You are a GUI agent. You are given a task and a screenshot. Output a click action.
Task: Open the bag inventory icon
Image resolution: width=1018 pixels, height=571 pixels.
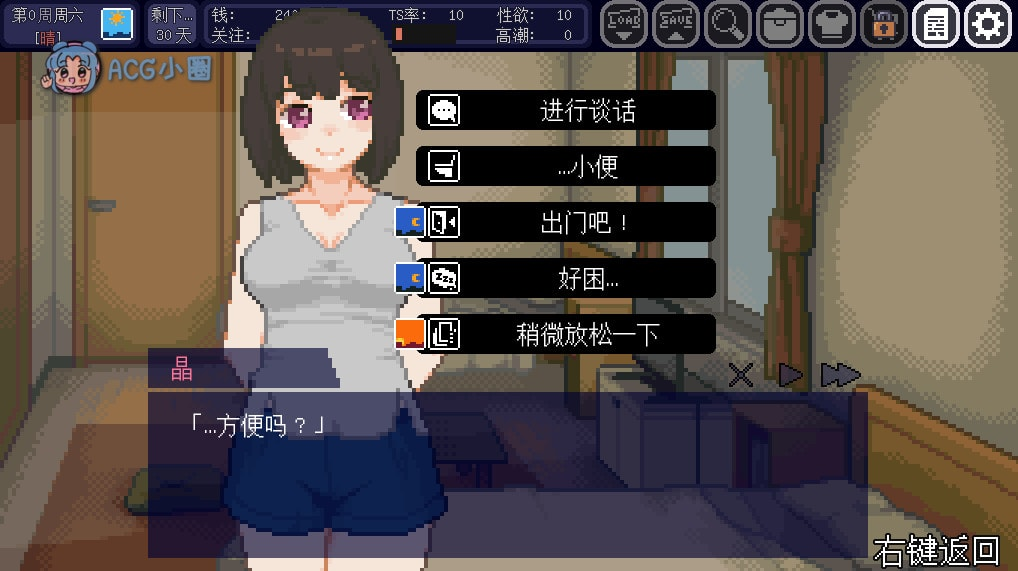point(779,24)
